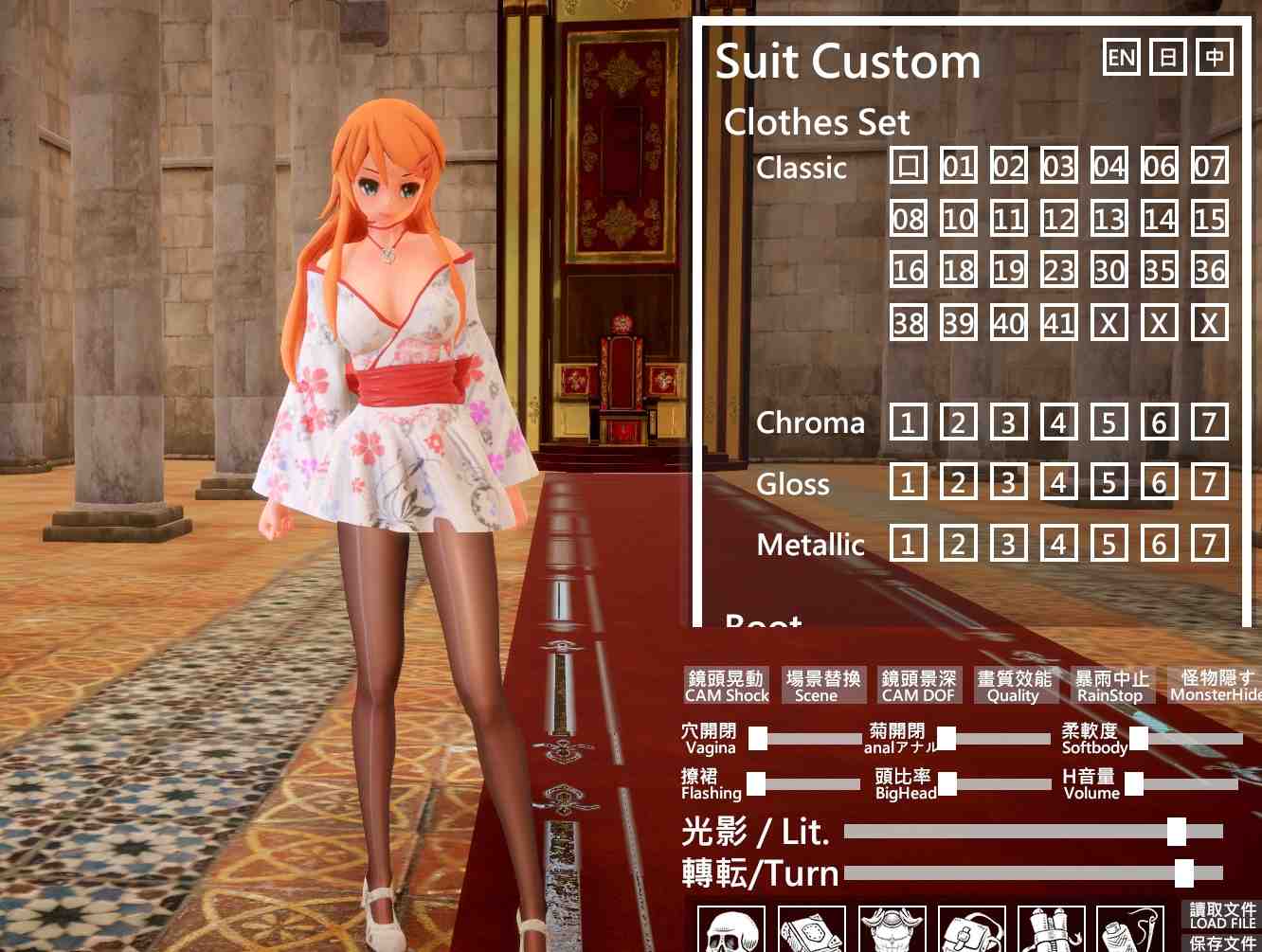Viewport: 1262px width, 952px height.
Task: Open the satchel bag icon
Action: (971, 931)
